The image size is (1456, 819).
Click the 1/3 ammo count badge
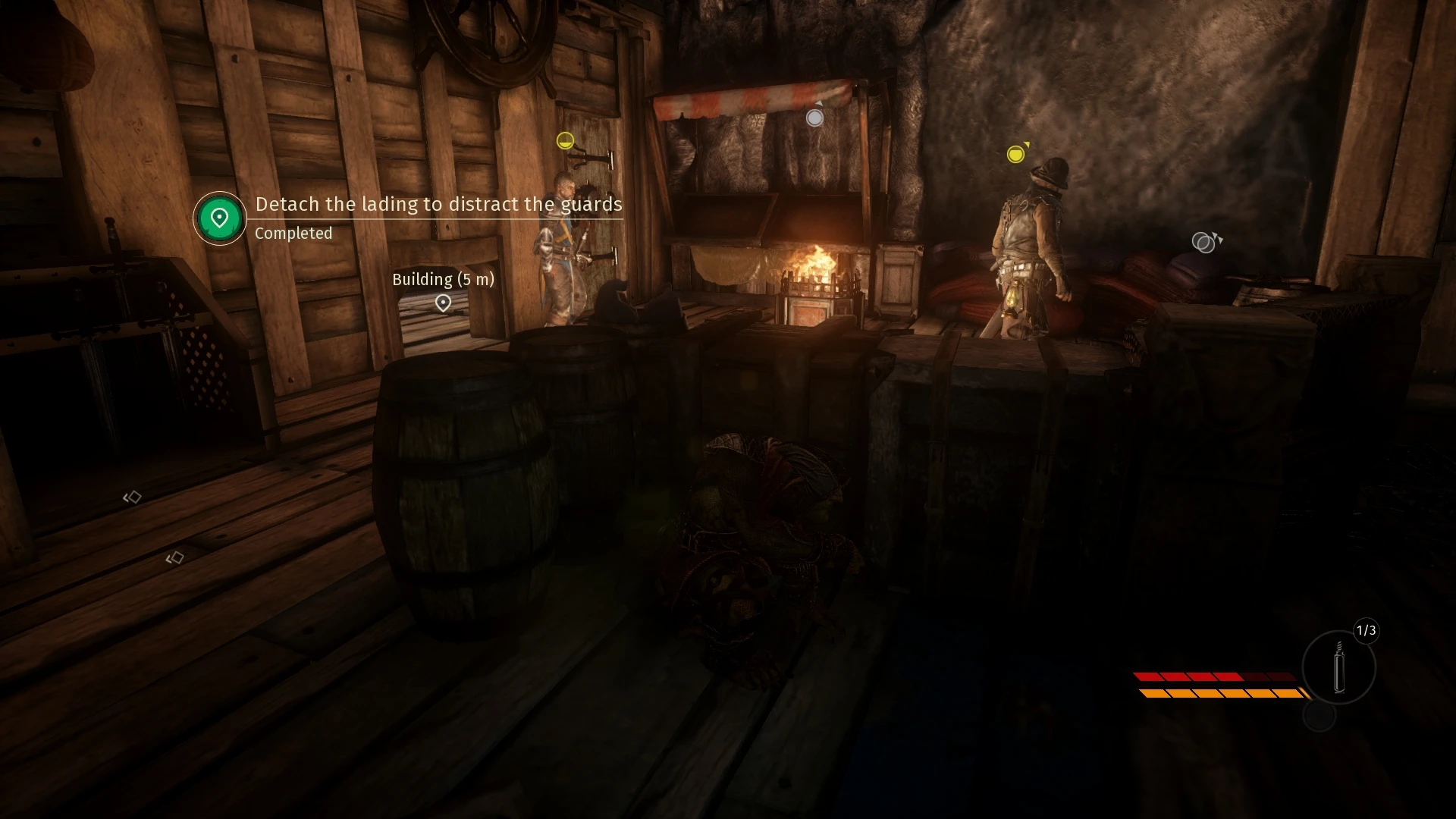pos(1367,632)
